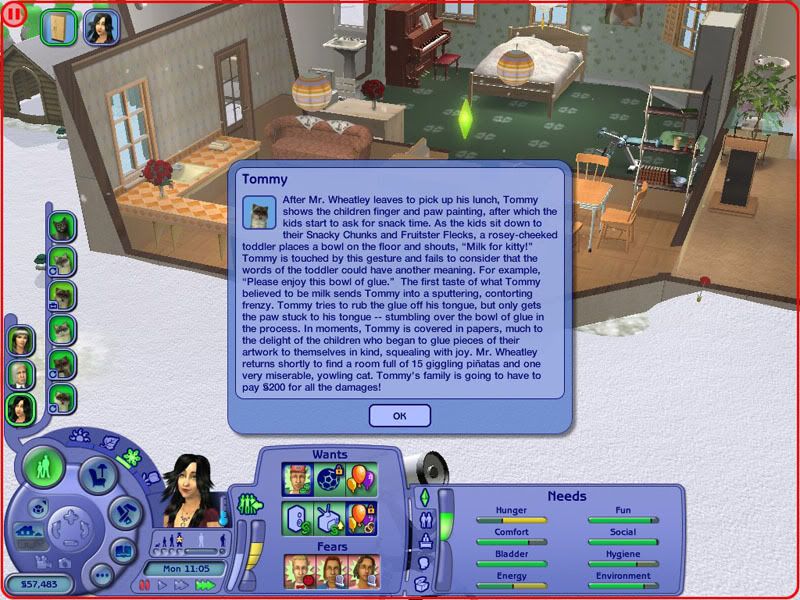The image size is (800, 600).
Task: Switch to the Relationships panel tab
Action: tap(423, 520)
